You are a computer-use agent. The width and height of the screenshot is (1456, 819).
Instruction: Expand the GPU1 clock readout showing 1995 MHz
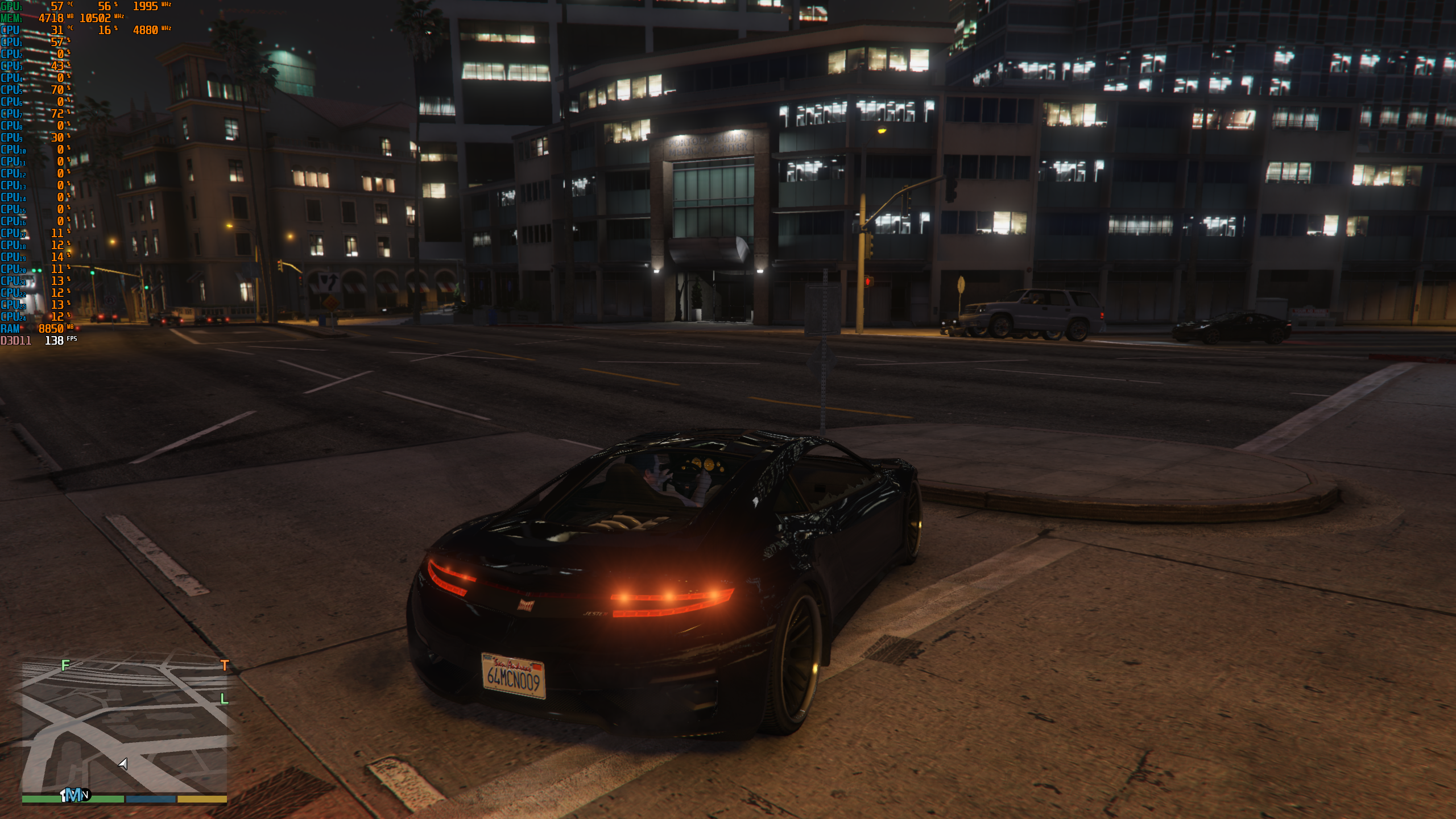tap(144, 6)
